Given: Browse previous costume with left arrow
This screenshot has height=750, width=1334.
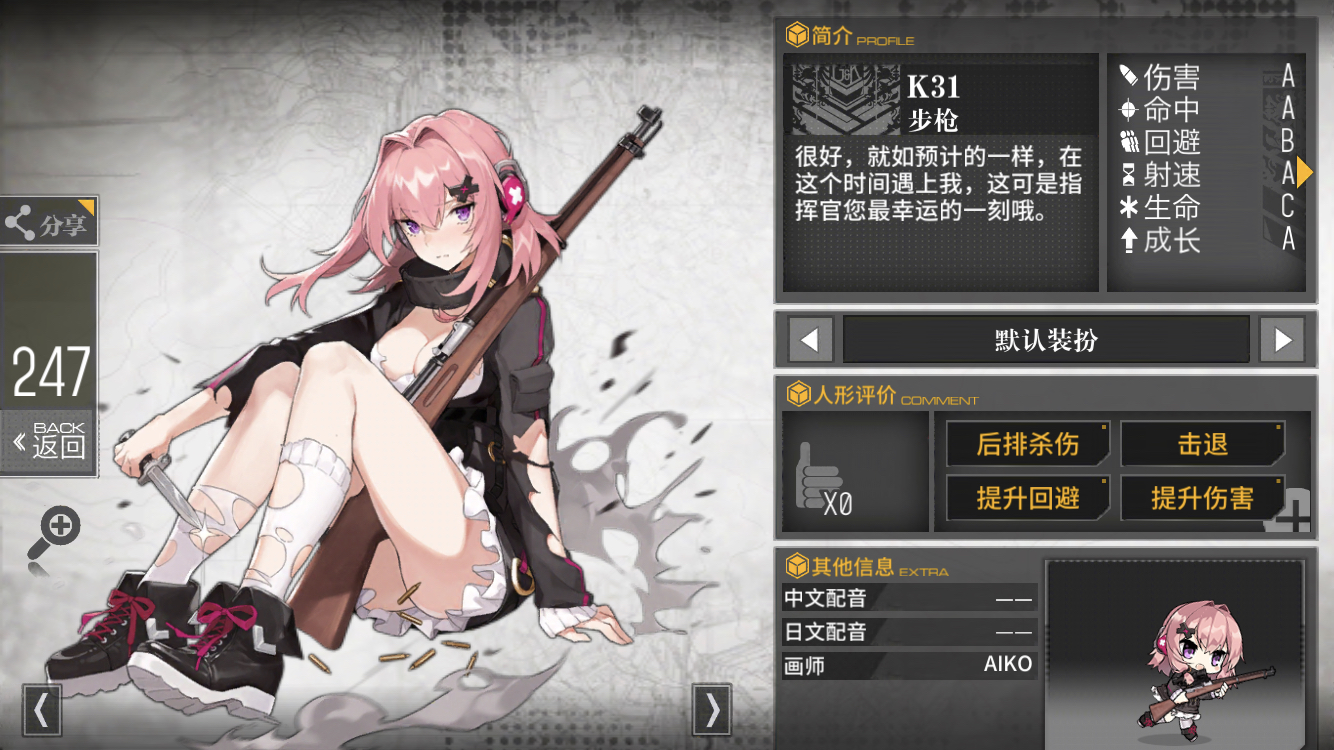Looking at the screenshot, I should [x=810, y=340].
